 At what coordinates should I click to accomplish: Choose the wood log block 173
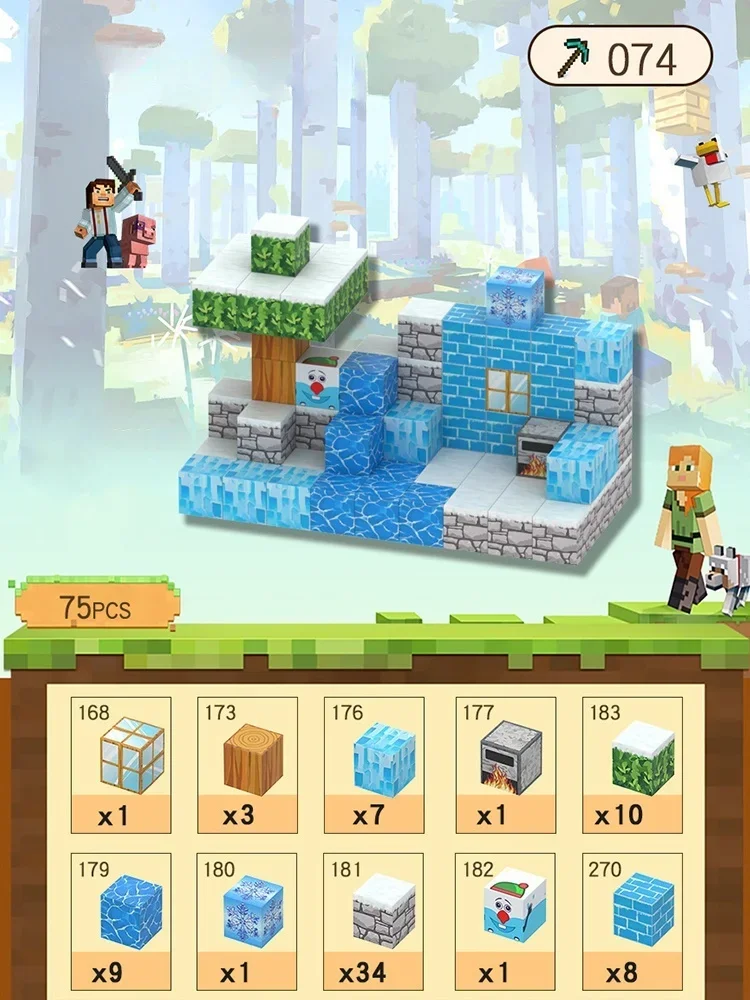247,764
